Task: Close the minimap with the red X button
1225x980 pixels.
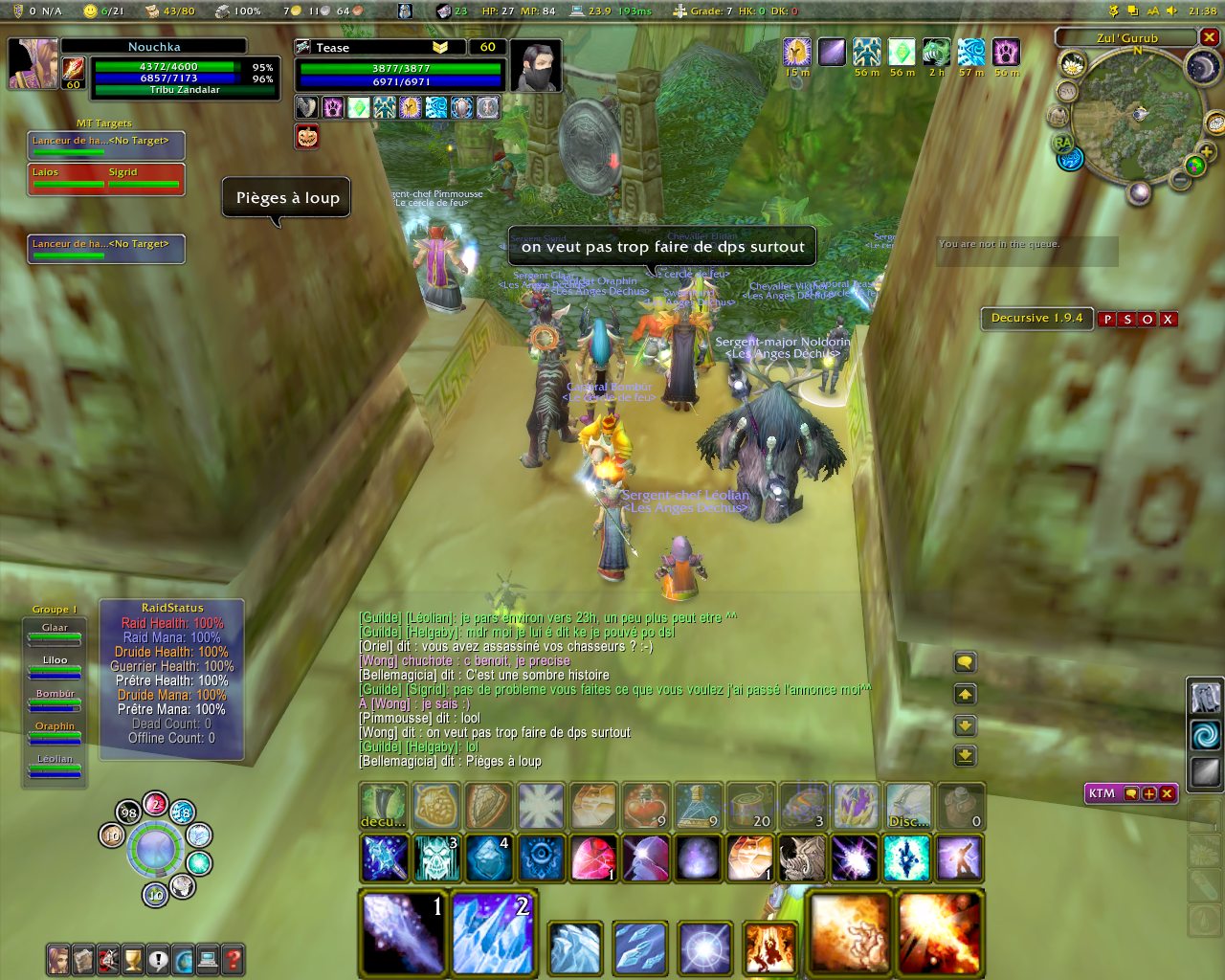Action: pyautogui.click(x=1210, y=37)
